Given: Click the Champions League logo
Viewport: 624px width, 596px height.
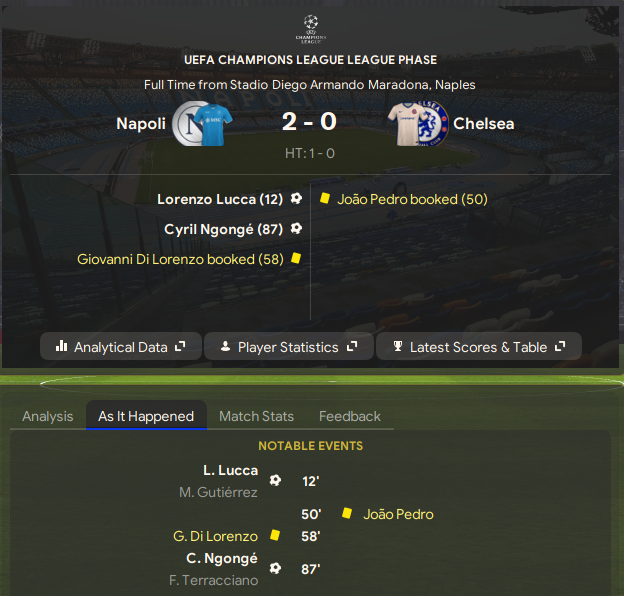Looking at the screenshot, I should tap(311, 27).
